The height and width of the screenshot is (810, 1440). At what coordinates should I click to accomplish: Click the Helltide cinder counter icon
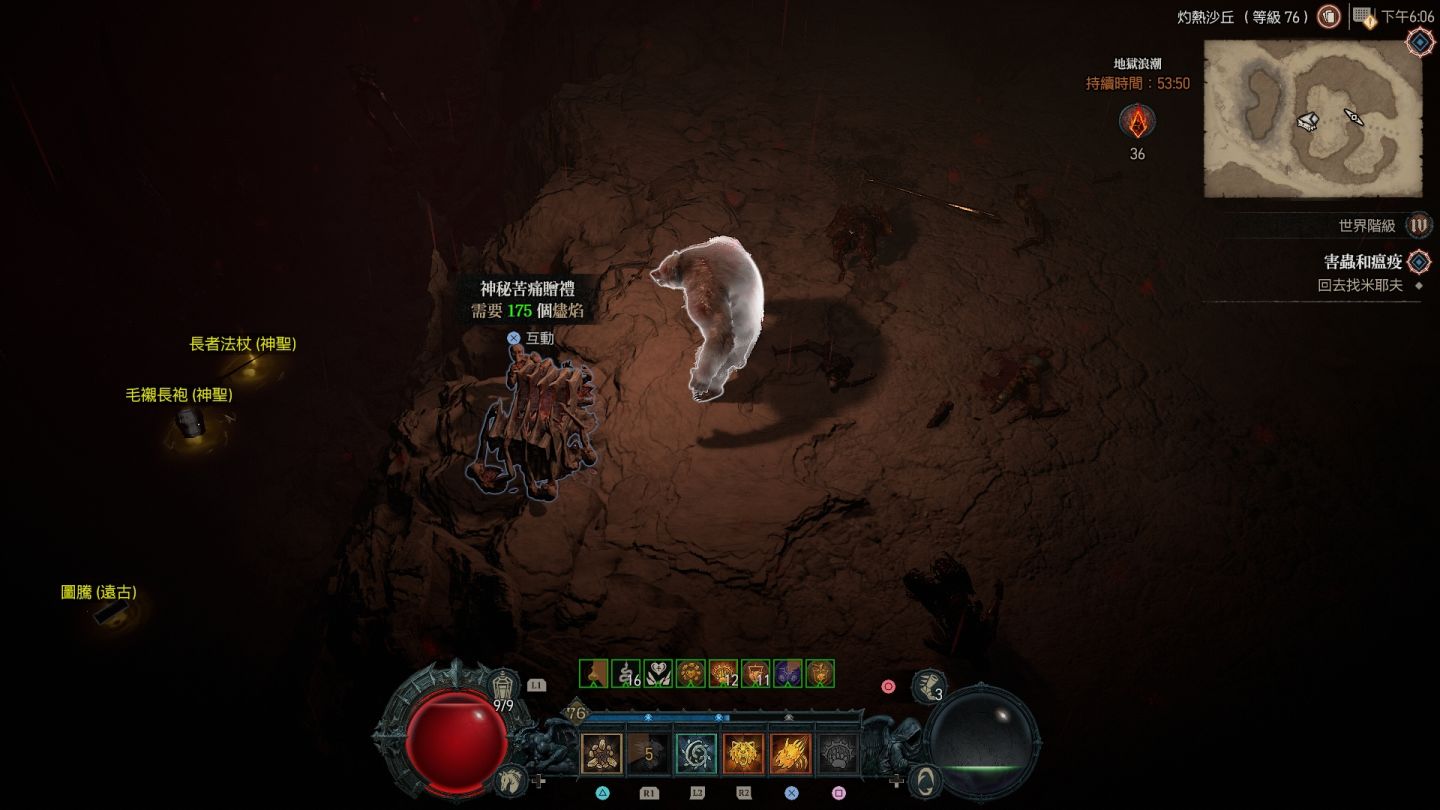(x=1137, y=122)
